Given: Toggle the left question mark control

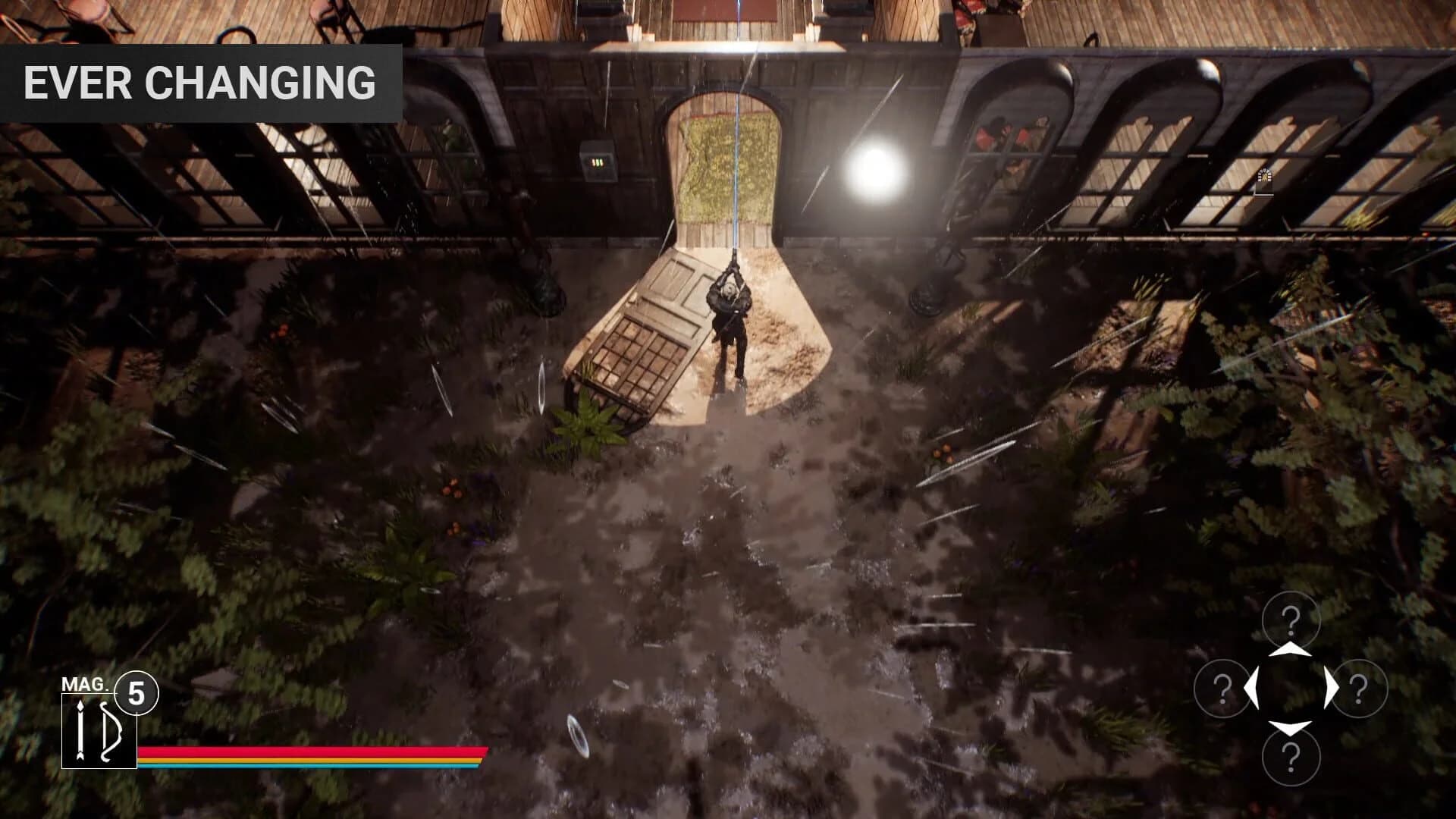Looking at the screenshot, I should click(1222, 689).
